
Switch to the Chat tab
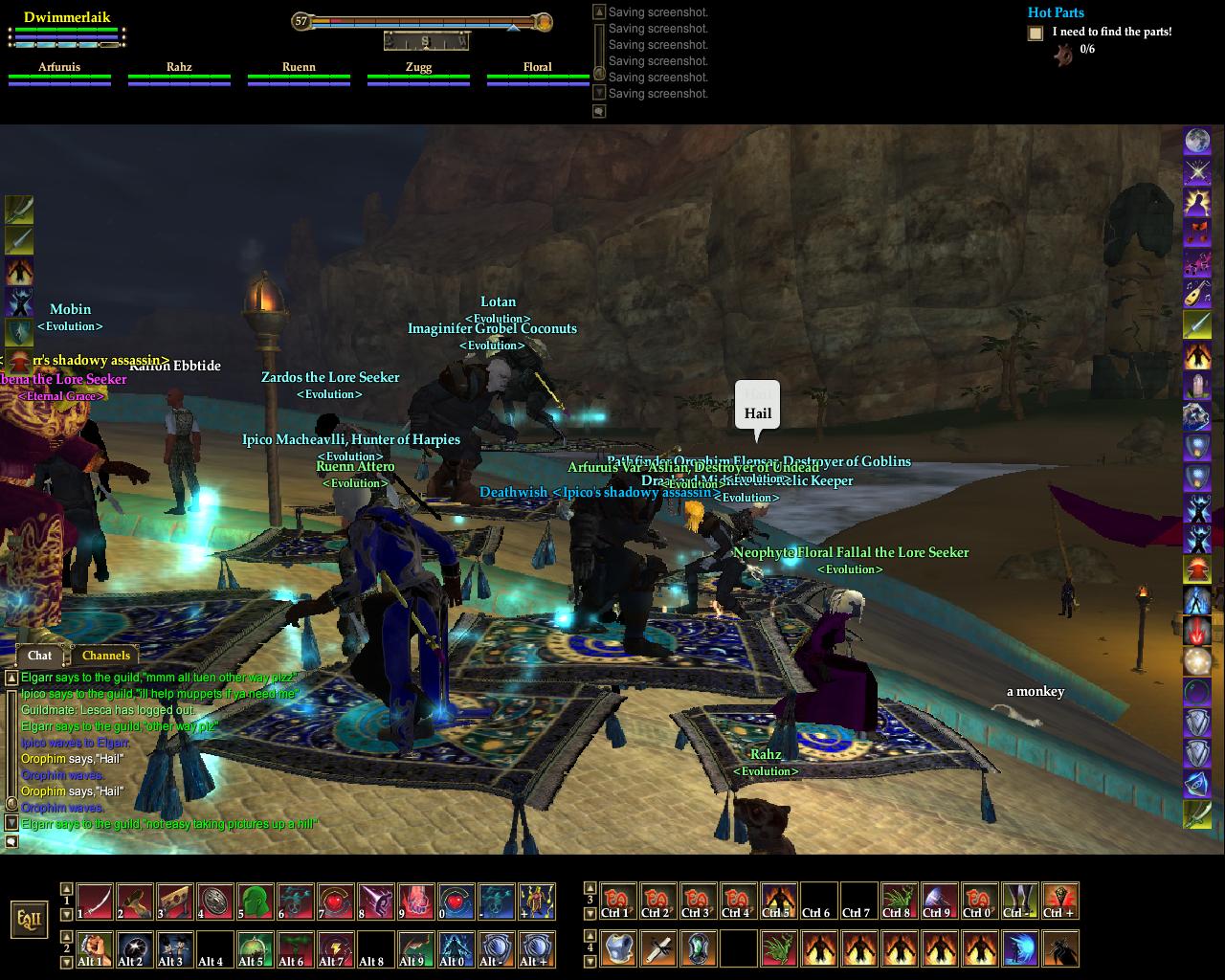pos(39,656)
